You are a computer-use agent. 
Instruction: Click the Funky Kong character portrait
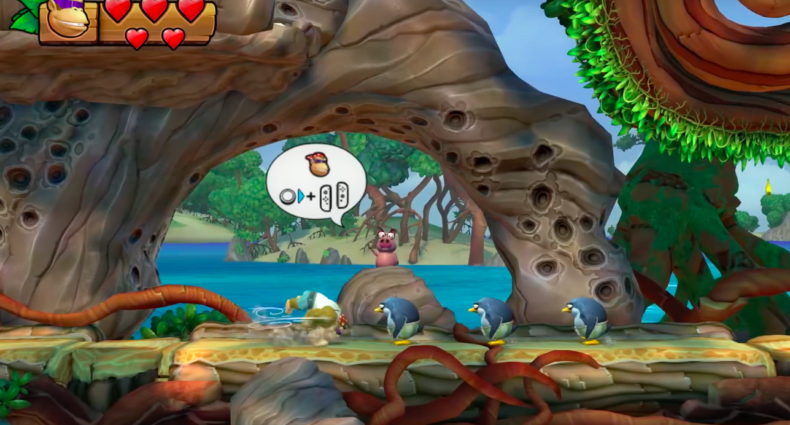coord(67,19)
